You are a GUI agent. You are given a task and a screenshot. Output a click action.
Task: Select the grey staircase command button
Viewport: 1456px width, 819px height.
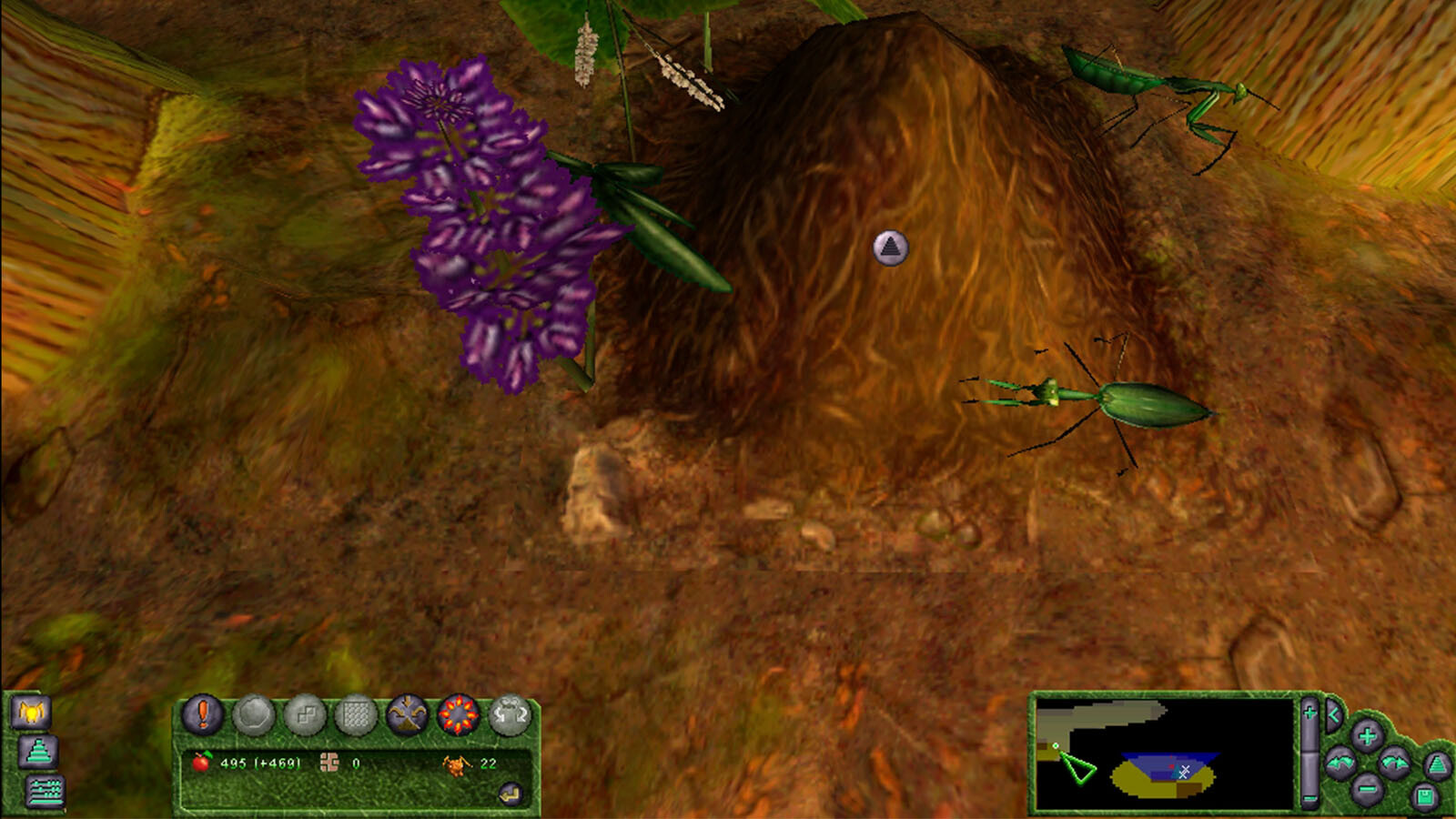(305, 716)
